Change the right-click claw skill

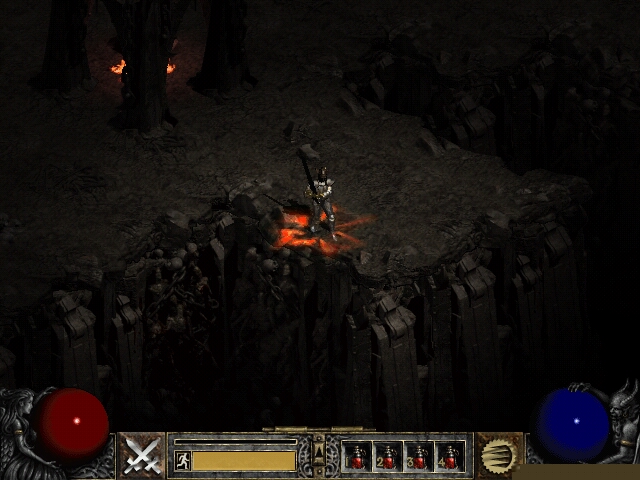[x=499, y=456]
